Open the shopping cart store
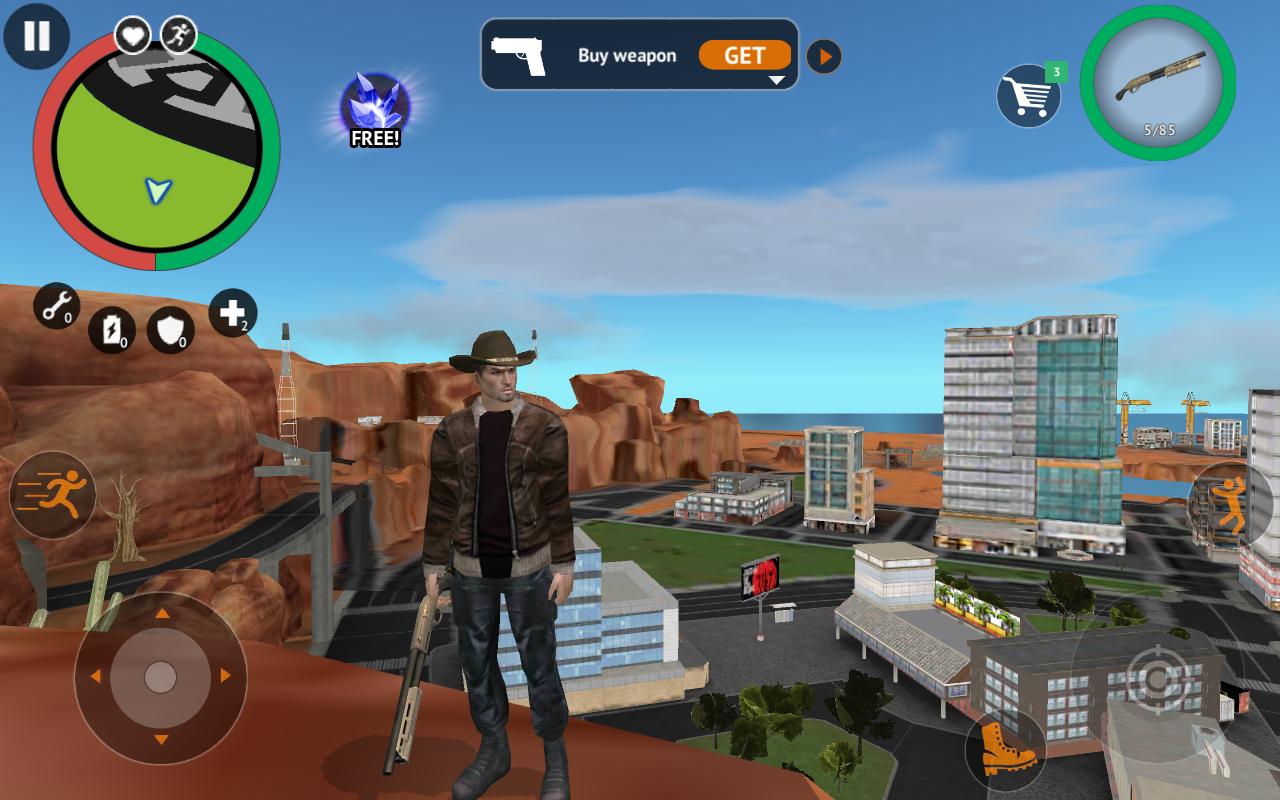 1027,95
